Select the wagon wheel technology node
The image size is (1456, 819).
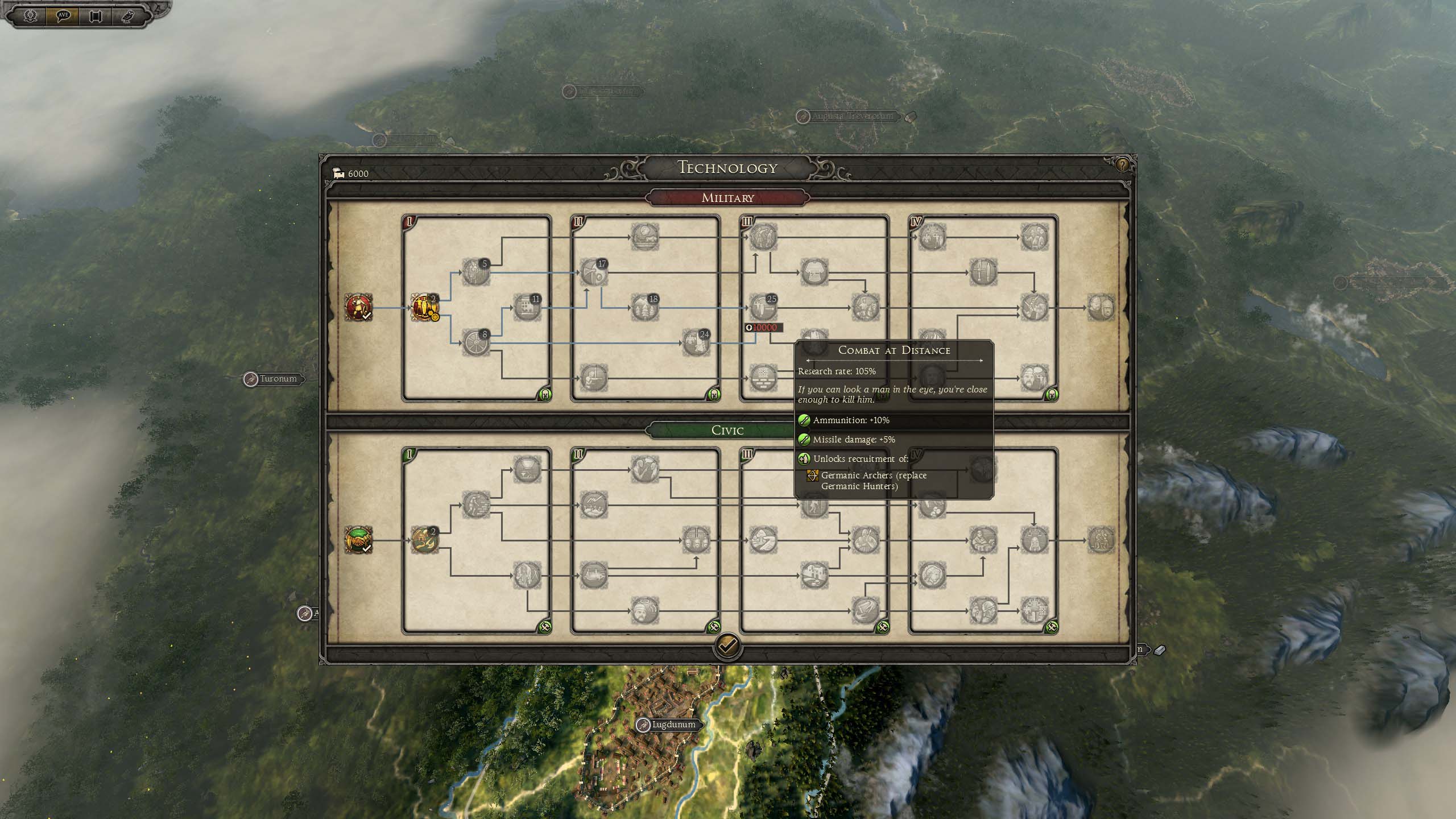(x=475, y=343)
